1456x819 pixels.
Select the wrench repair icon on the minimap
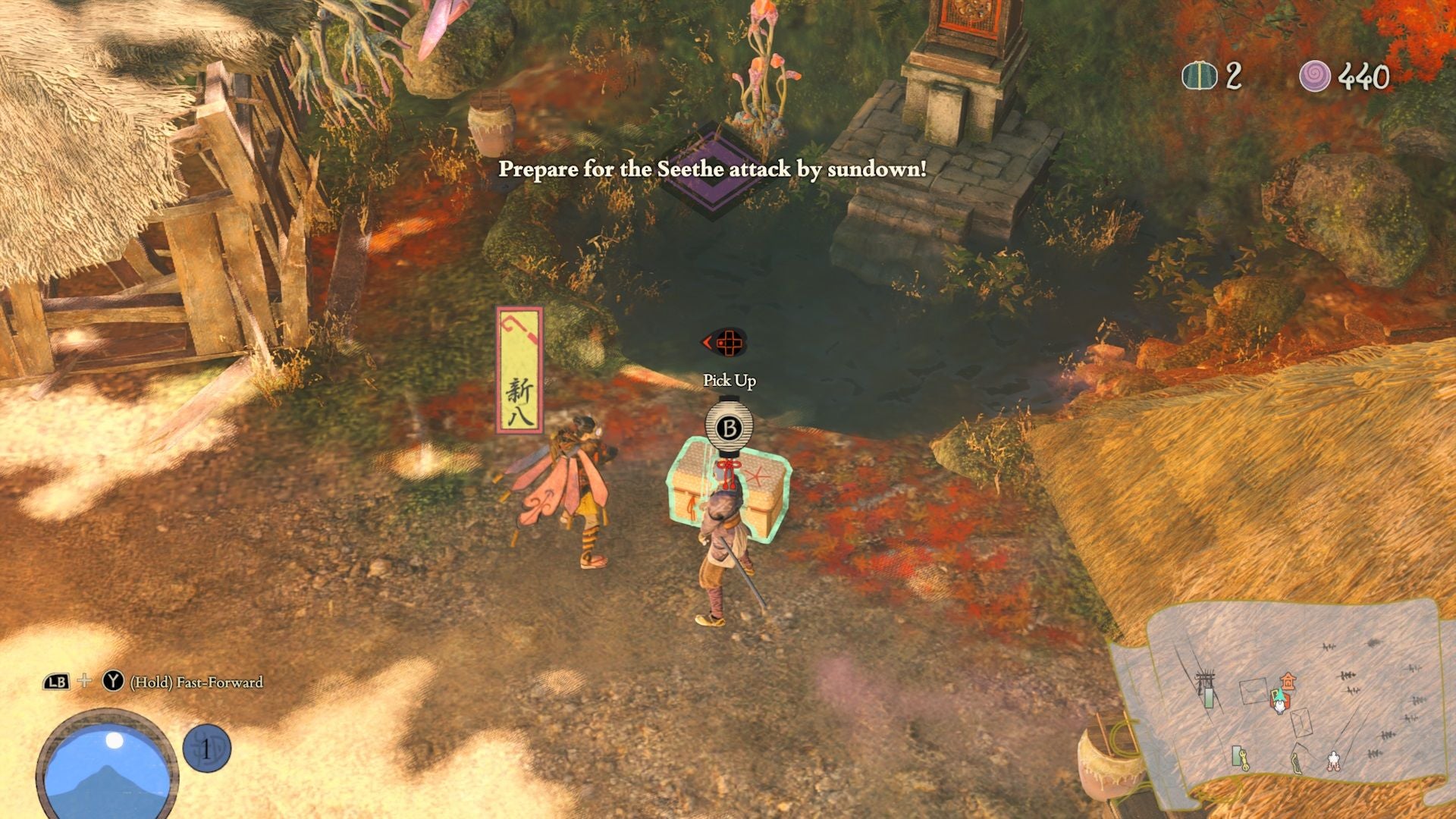[x=1244, y=760]
